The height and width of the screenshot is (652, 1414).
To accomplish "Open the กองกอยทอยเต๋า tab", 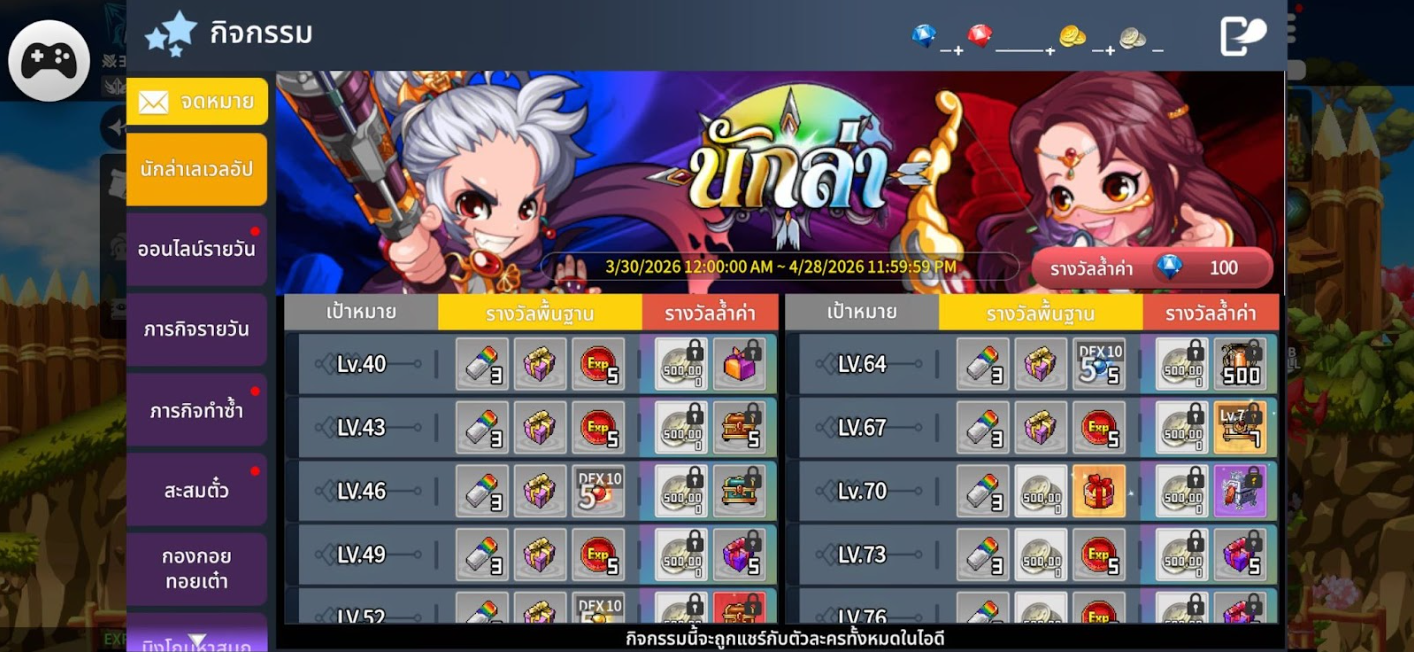I will click(197, 568).
